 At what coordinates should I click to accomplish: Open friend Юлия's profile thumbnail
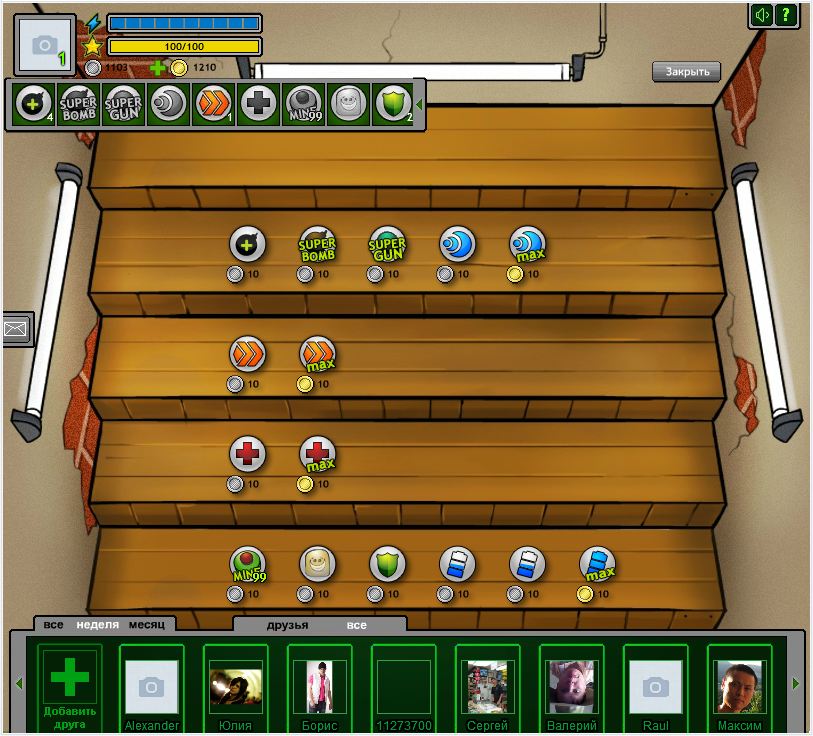[236, 686]
